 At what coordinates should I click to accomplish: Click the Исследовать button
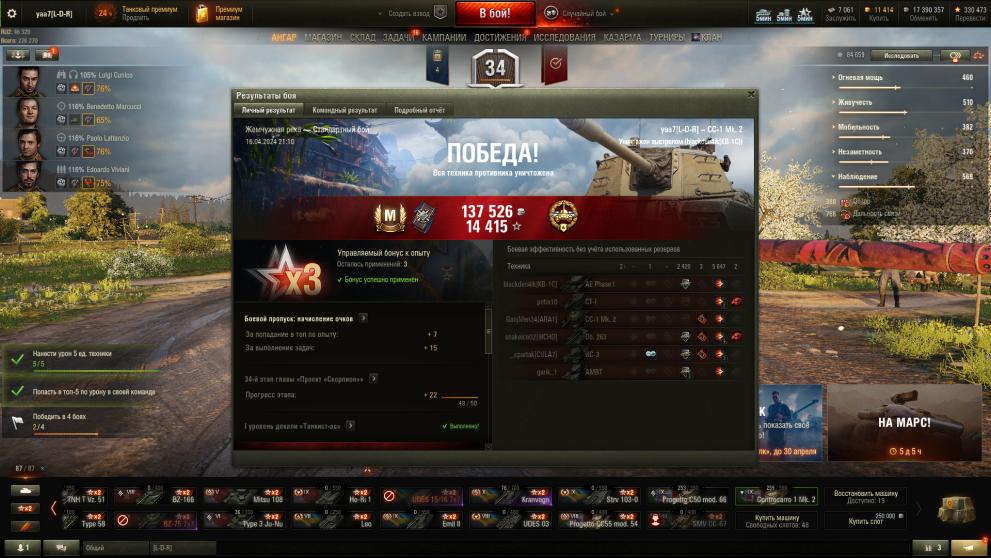tap(907, 56)
